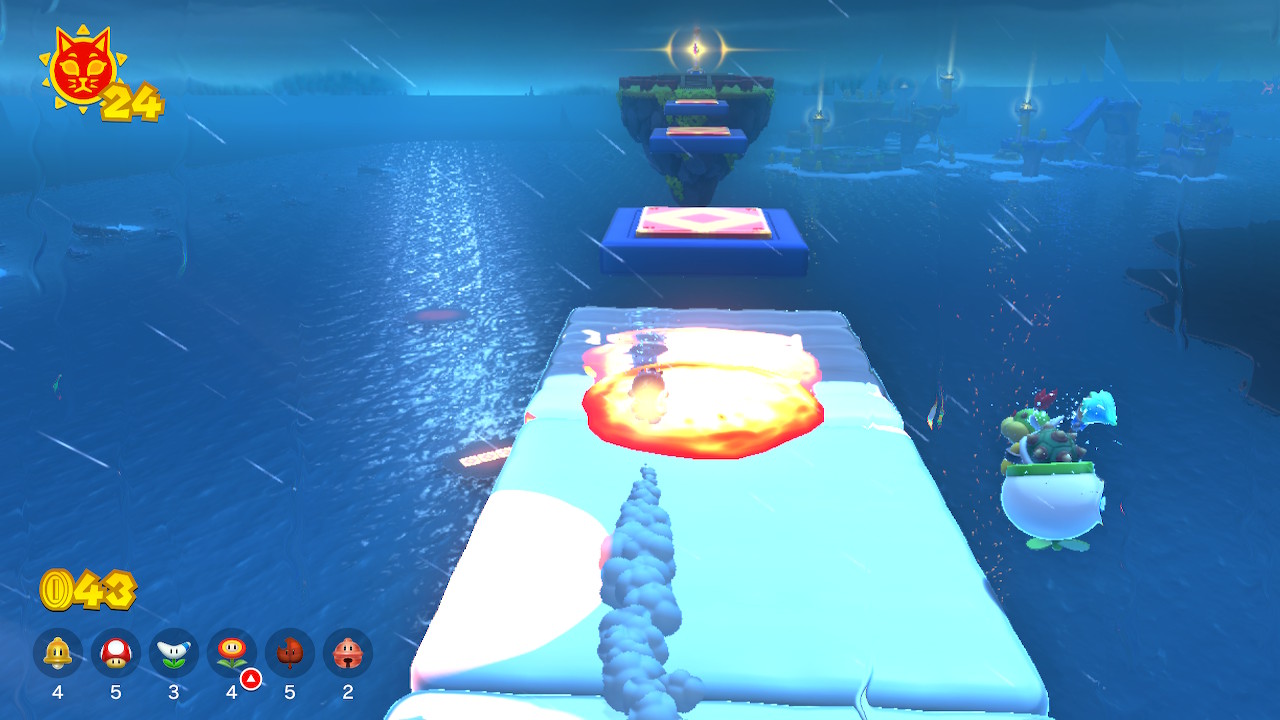This screenshot has height=720, width=1280.
Task: Pick the white Boomerang Flower item
Action: point(174,653)
